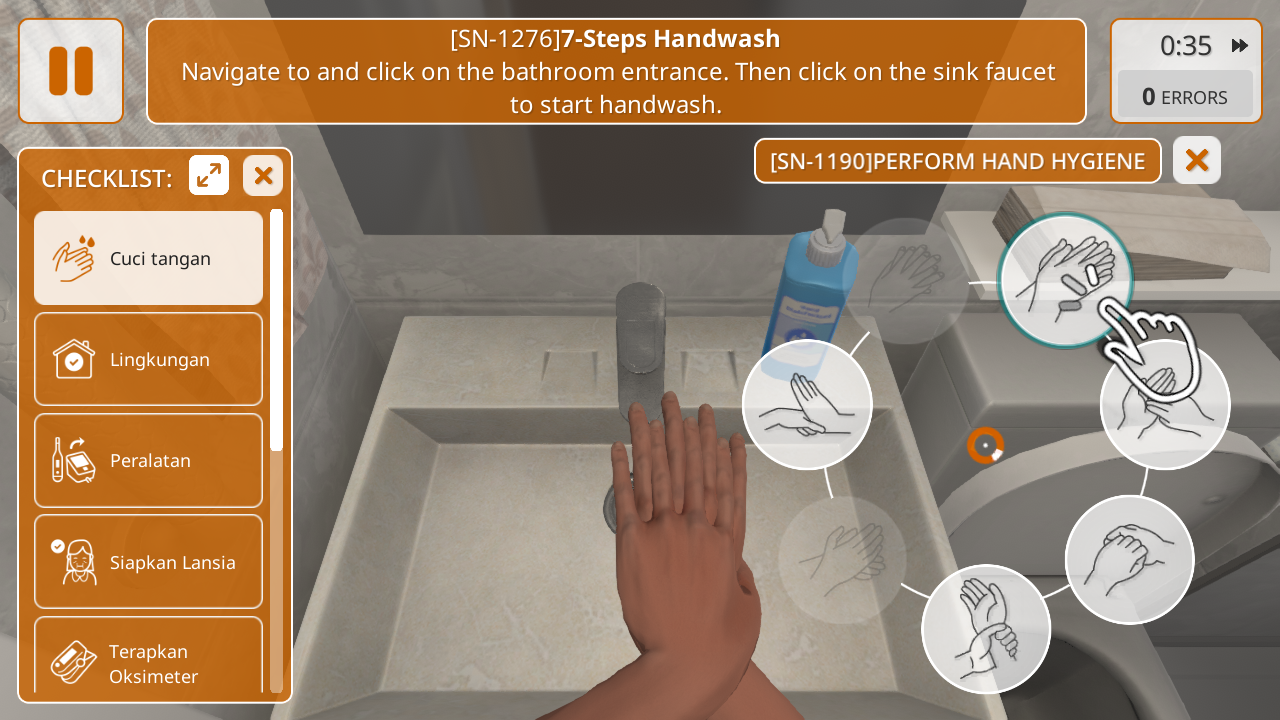1280x720 pixels.
Task: Pick the clasped-fist handwash step
Action: coord(1129,559)
